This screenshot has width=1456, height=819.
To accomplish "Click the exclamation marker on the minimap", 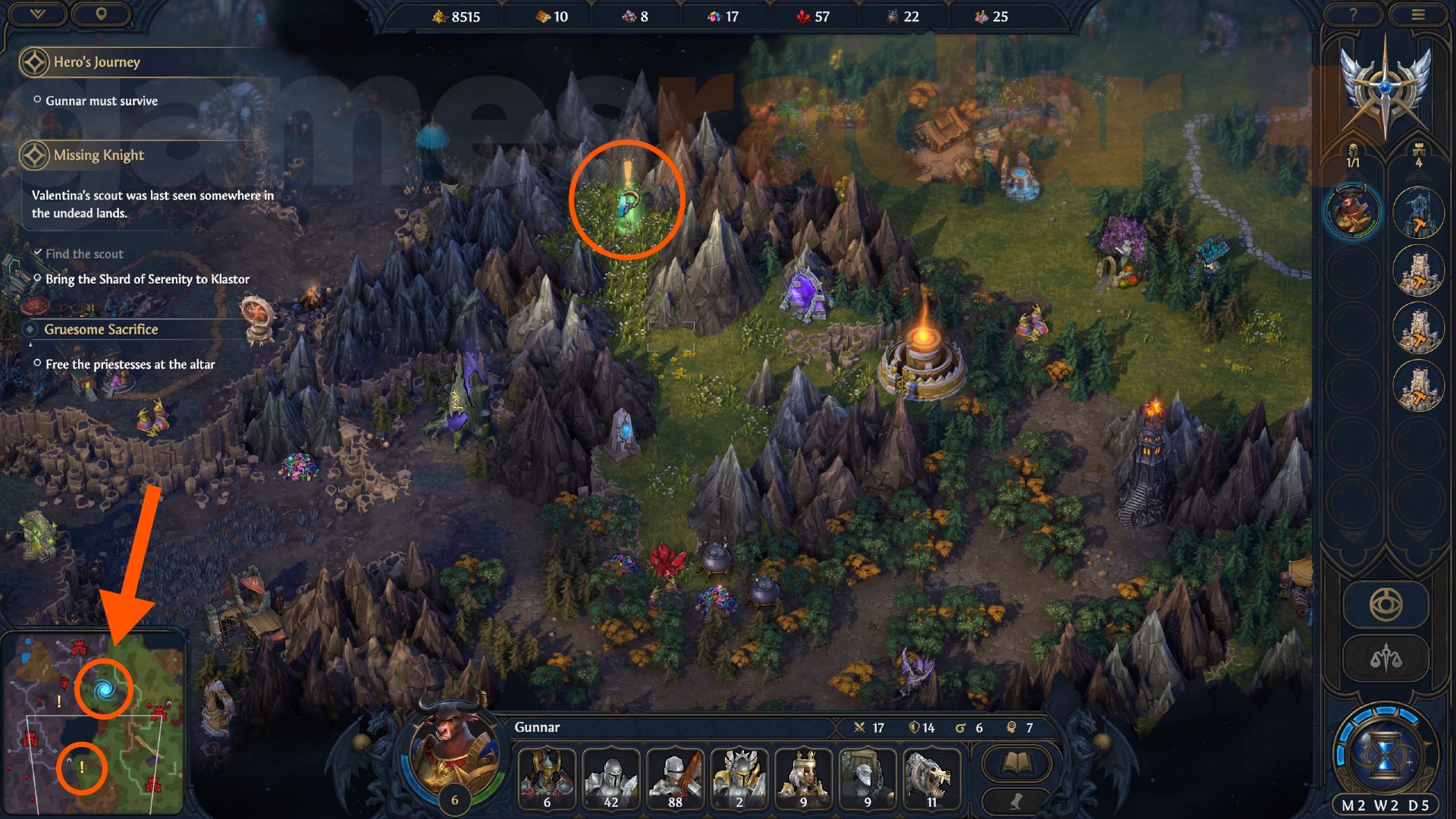I will point(82,768).
